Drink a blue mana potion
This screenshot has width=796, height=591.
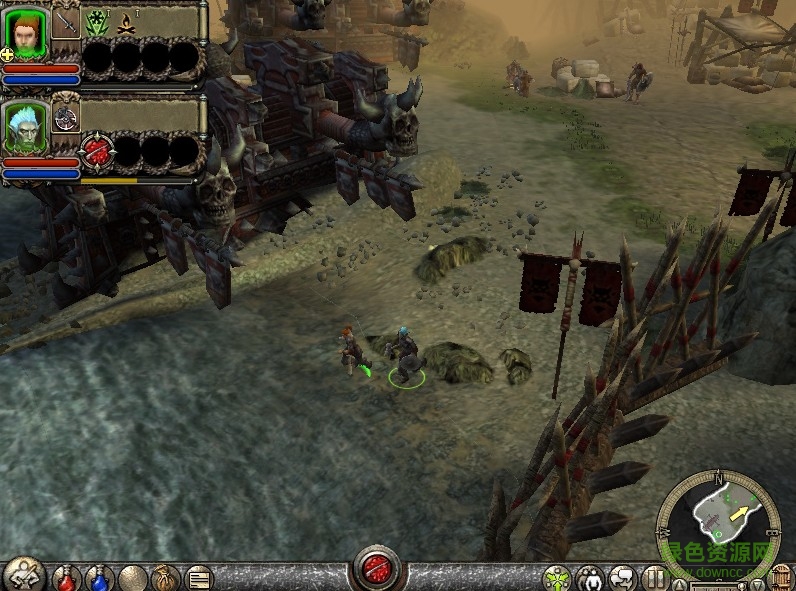click(x=99, y=578)
